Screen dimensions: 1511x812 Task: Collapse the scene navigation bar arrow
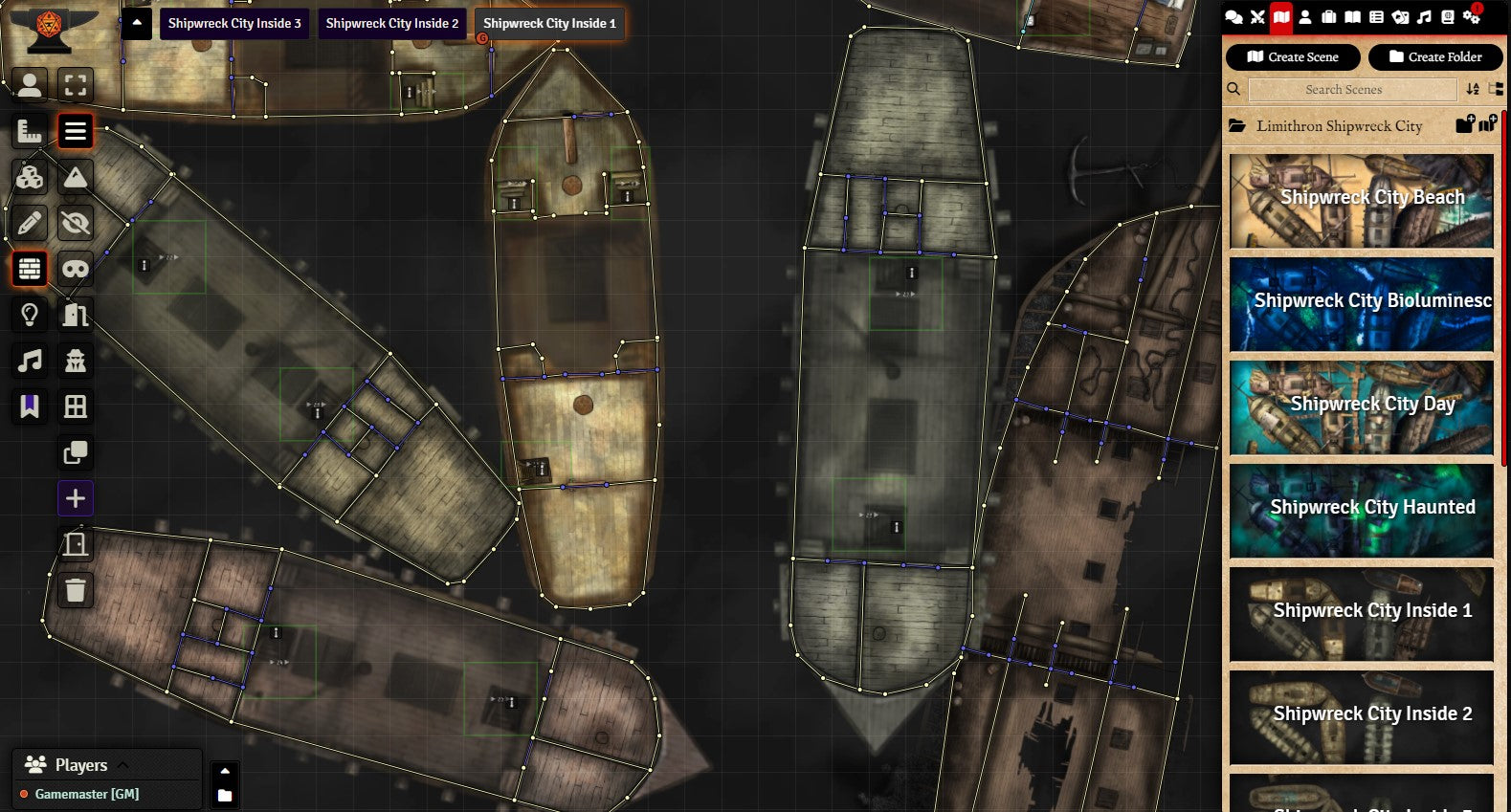137,22
